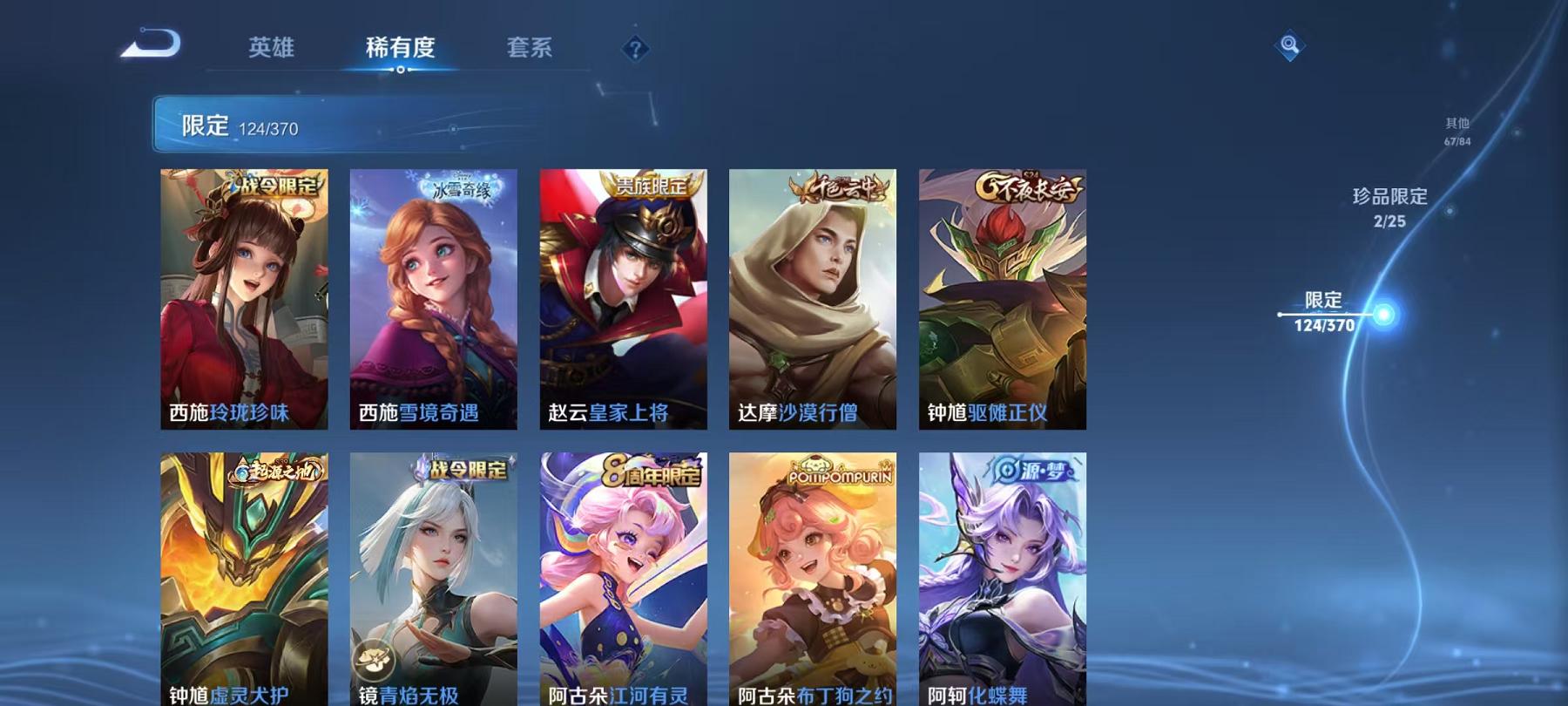The image size is (1568, 706).
Task: Click the diamond help question mark icon
Action: tap(635, 50)
